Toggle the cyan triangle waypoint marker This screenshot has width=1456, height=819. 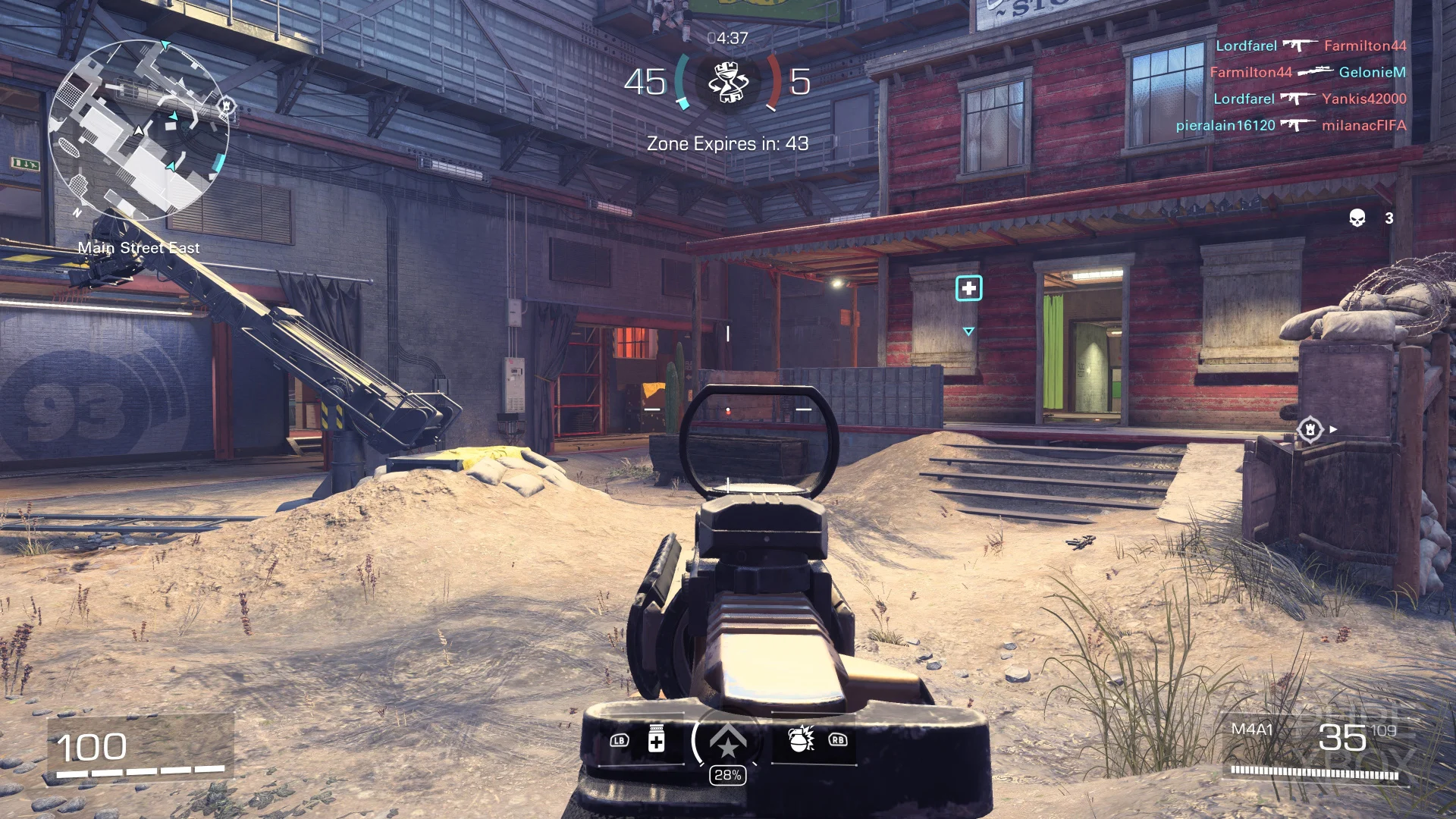tap(969, 329)
